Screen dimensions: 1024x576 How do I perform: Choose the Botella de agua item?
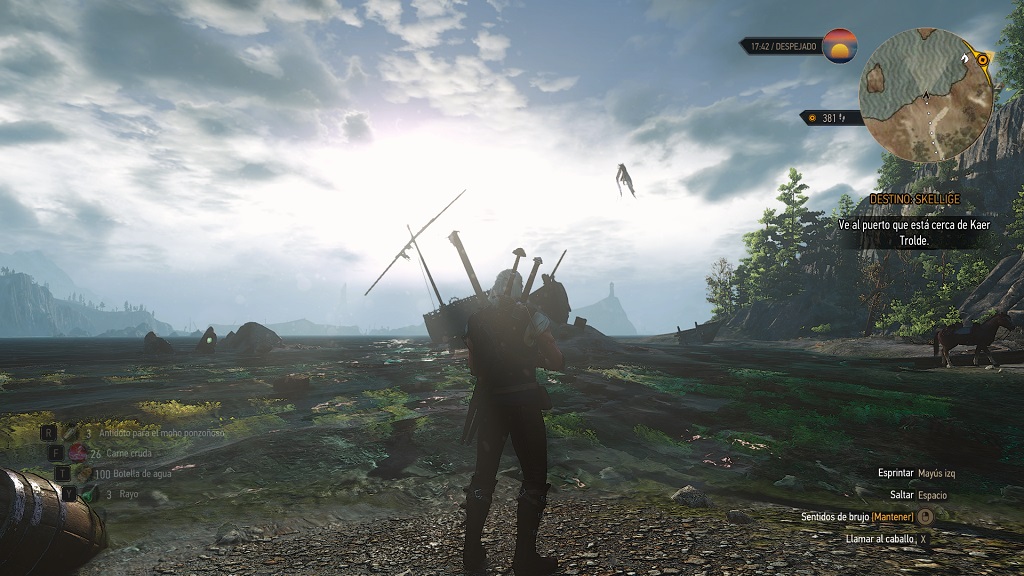[86, 473]
